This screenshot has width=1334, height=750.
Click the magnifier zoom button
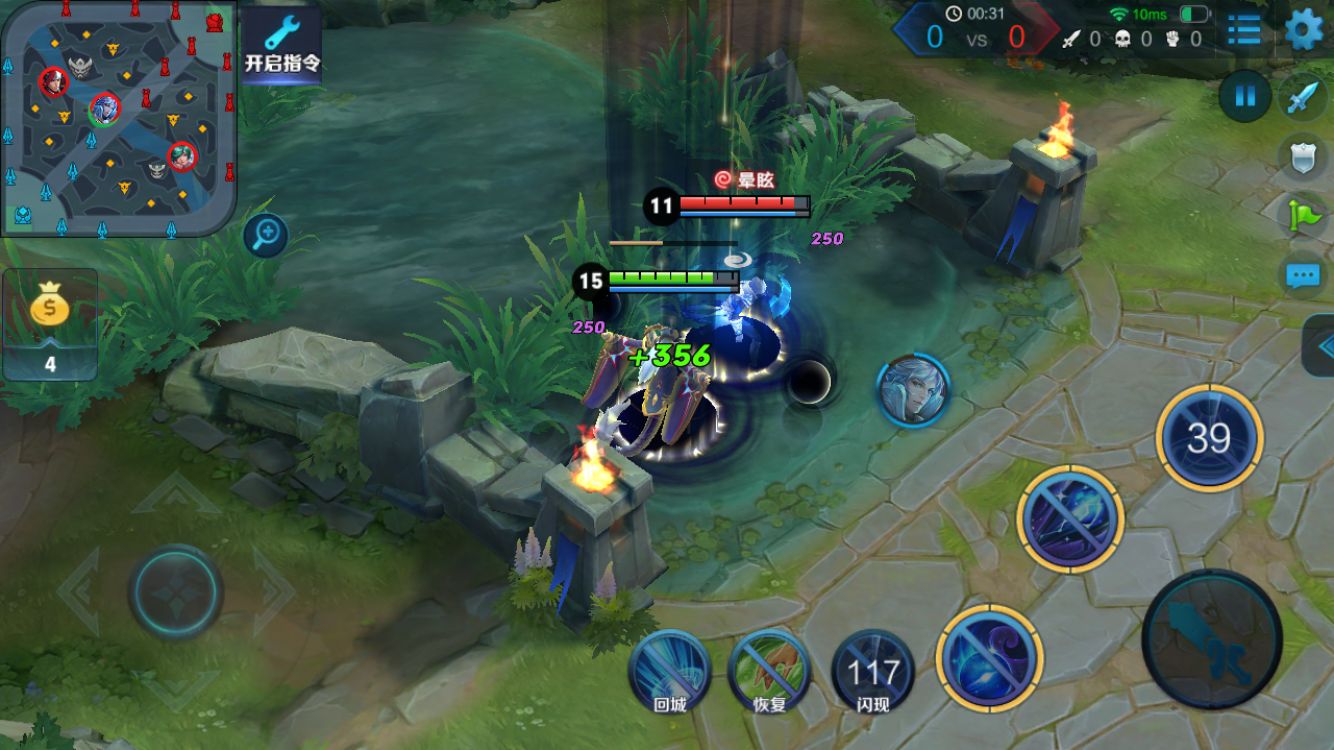click(x=266, y=236)
